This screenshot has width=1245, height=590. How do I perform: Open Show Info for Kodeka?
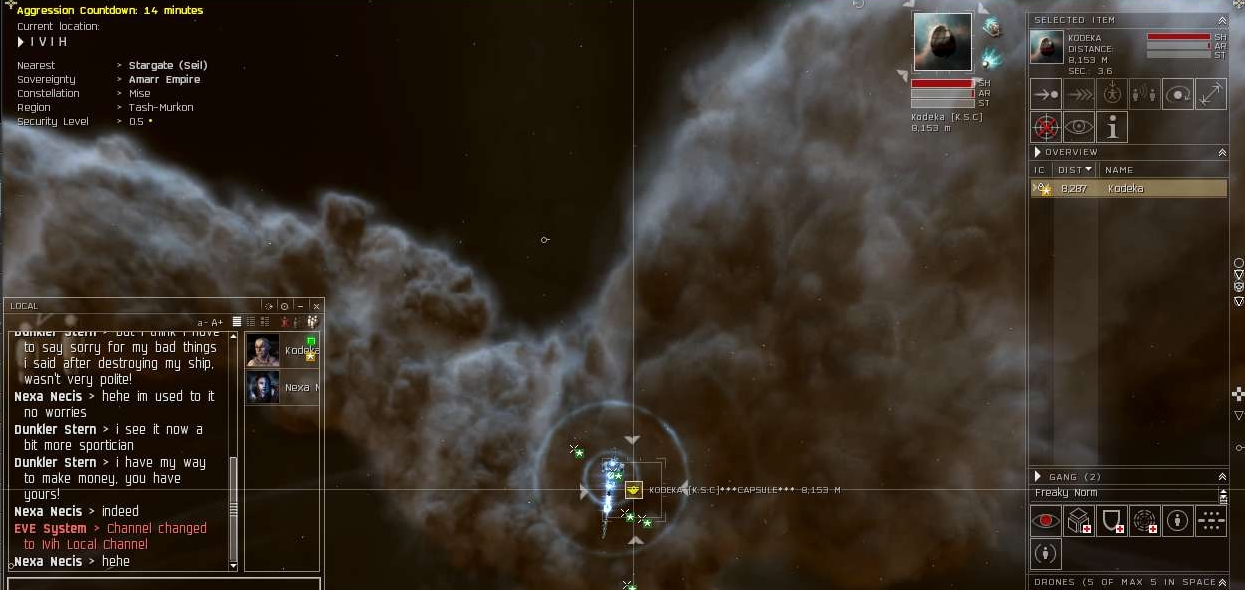(x=1112, y=127)
